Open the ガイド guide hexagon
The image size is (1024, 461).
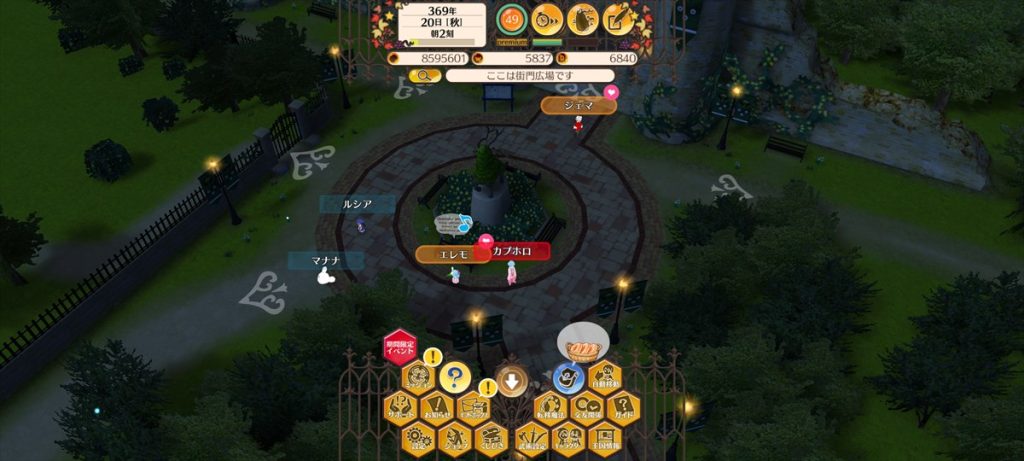pos(622,408)
